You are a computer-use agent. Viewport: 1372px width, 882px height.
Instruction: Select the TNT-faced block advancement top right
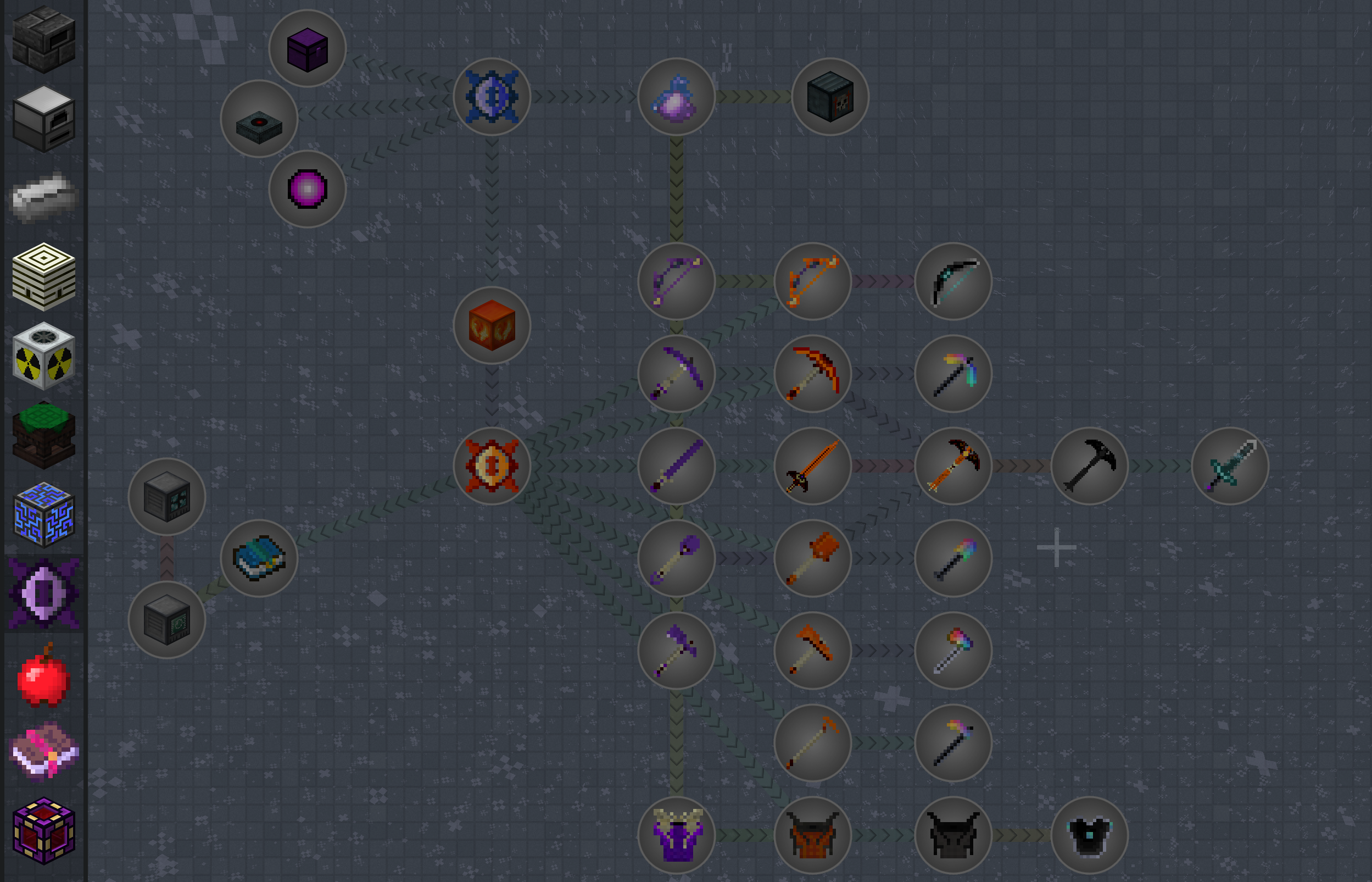(x=830, y=96)
